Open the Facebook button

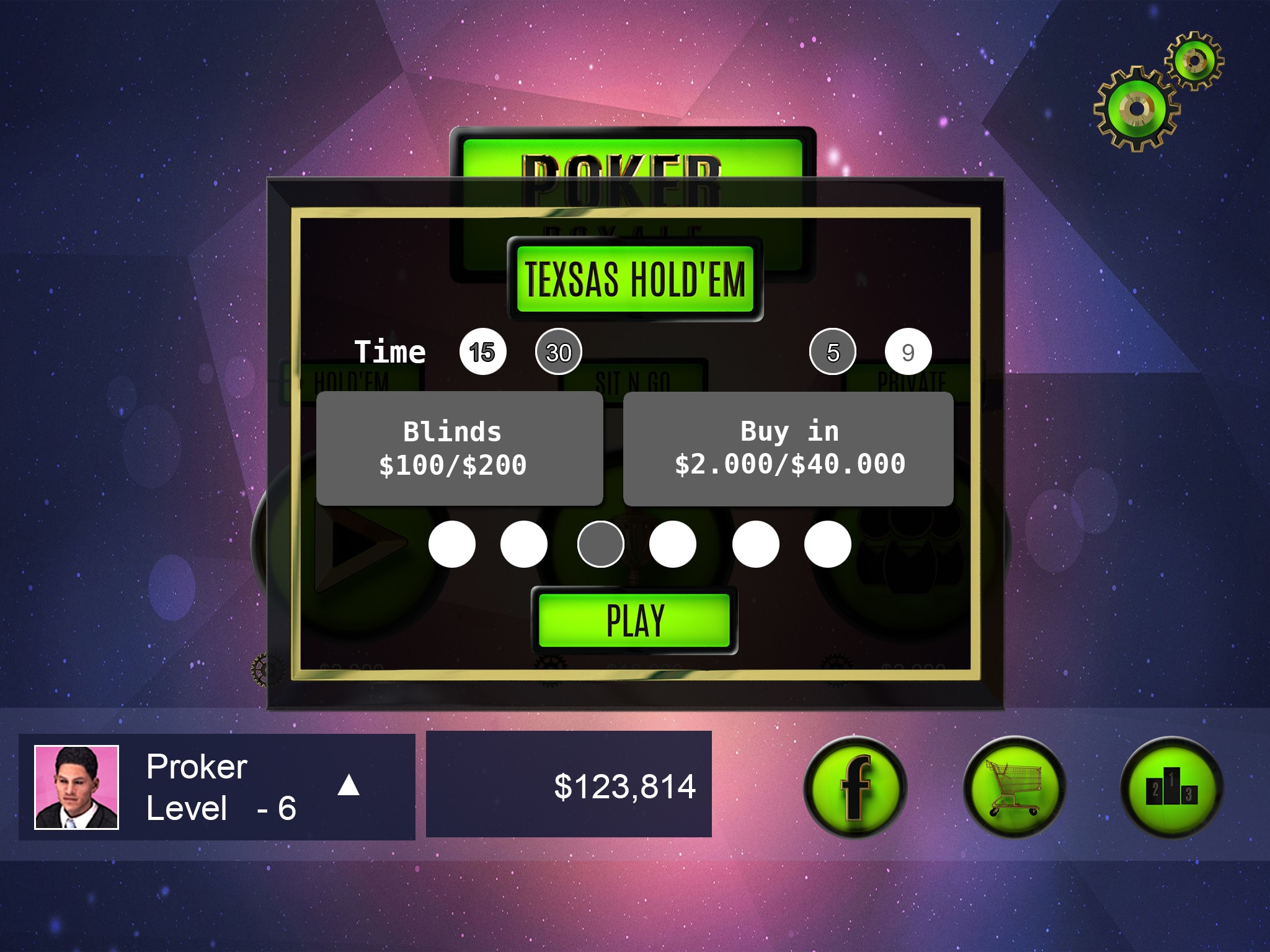click(x=855, y=787)
